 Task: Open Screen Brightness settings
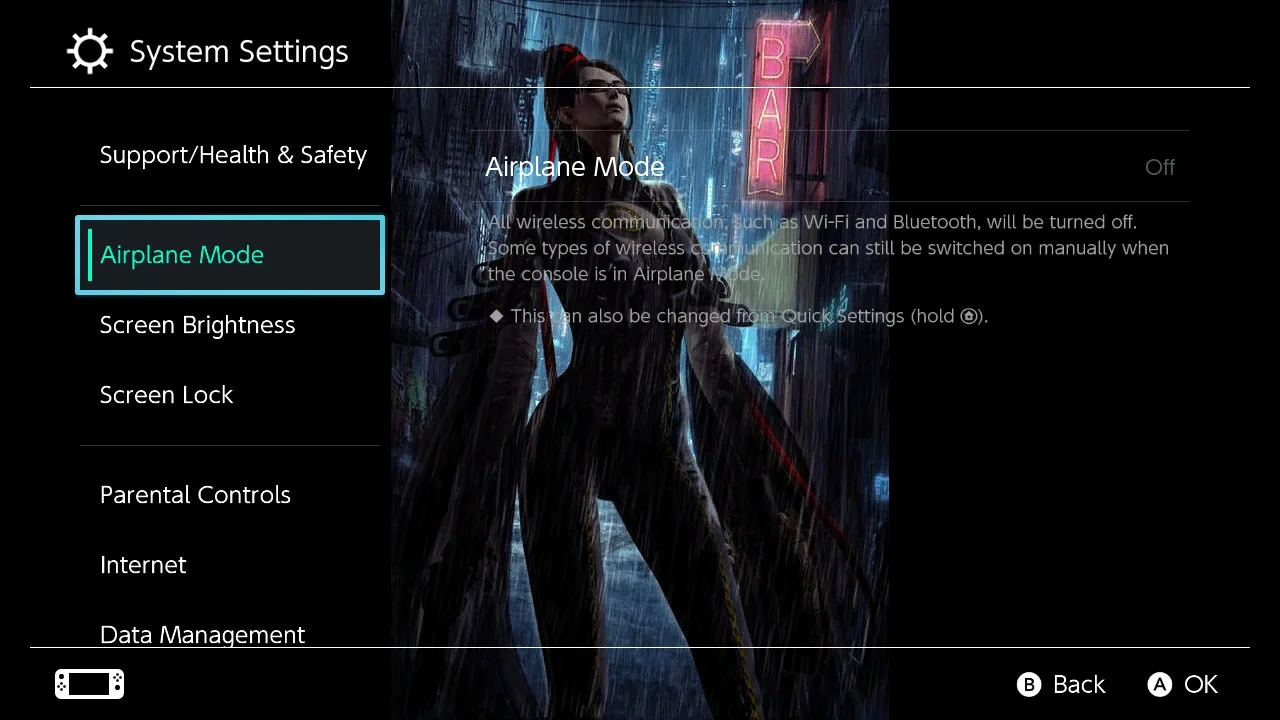[x=197, y=324]
